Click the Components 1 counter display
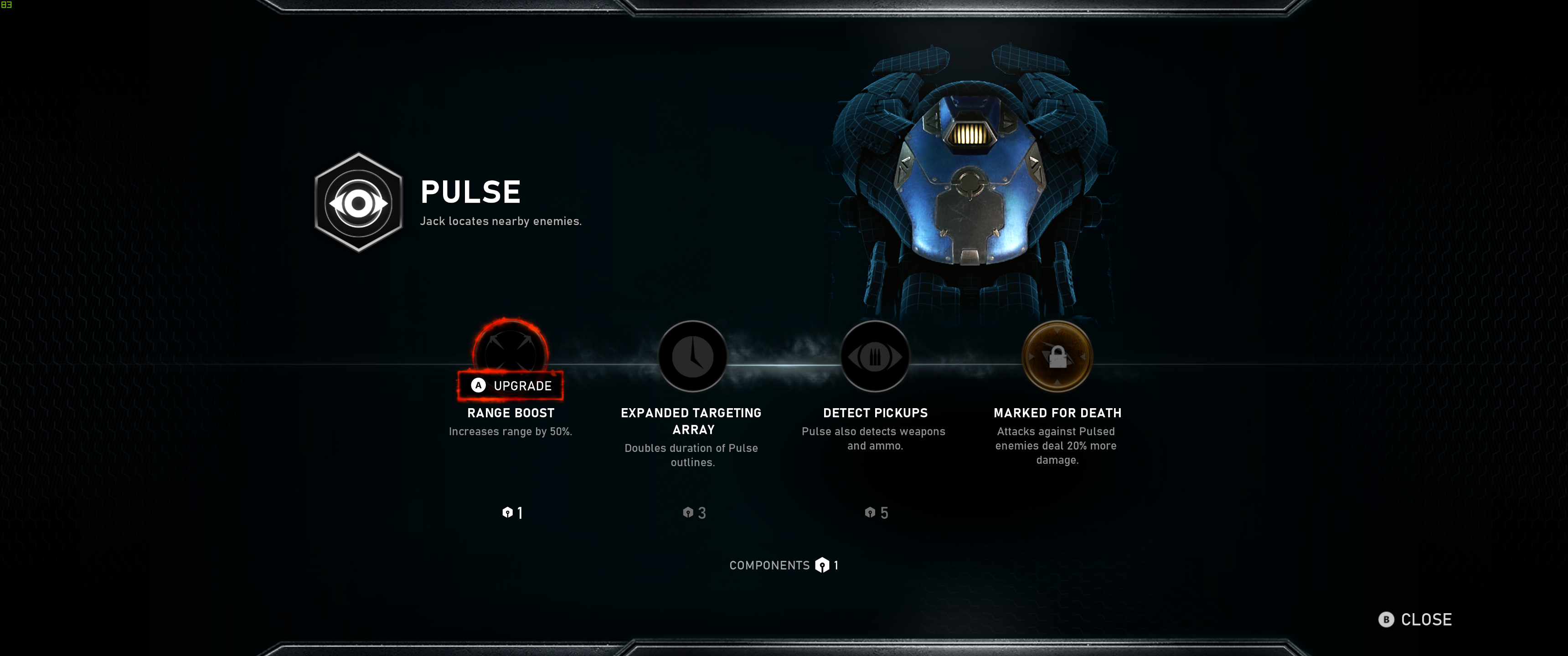The height and width of the screenshot is (656, 1568). pyautogui.click(x=784, y=565)
